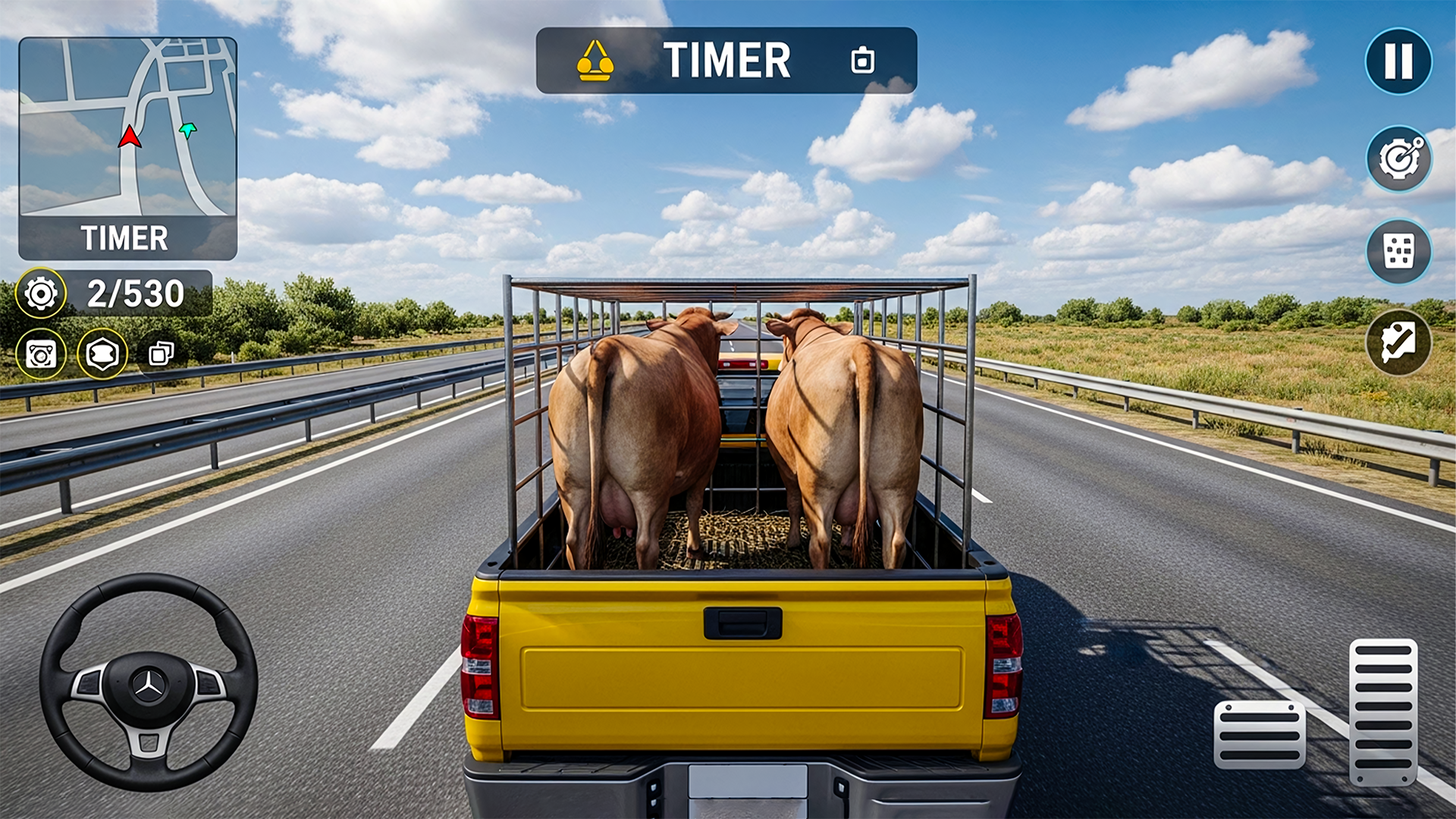The width and height of the screenshot is (1456, 819).
Task: Select the TIMER label under the minimap
Action: (126, 239)
